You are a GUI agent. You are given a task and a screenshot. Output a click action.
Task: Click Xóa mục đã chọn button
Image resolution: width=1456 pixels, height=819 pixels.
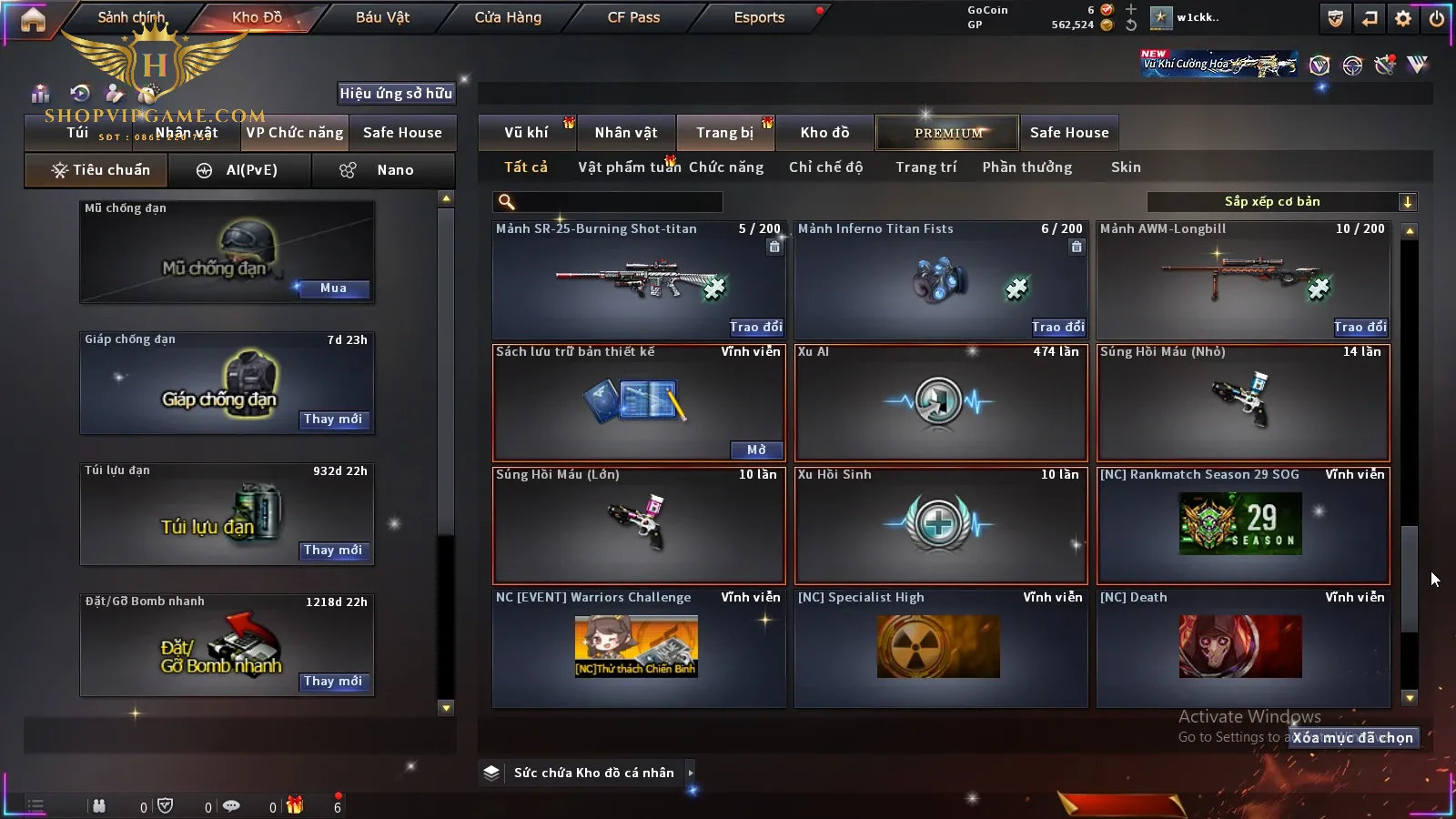1353,738
